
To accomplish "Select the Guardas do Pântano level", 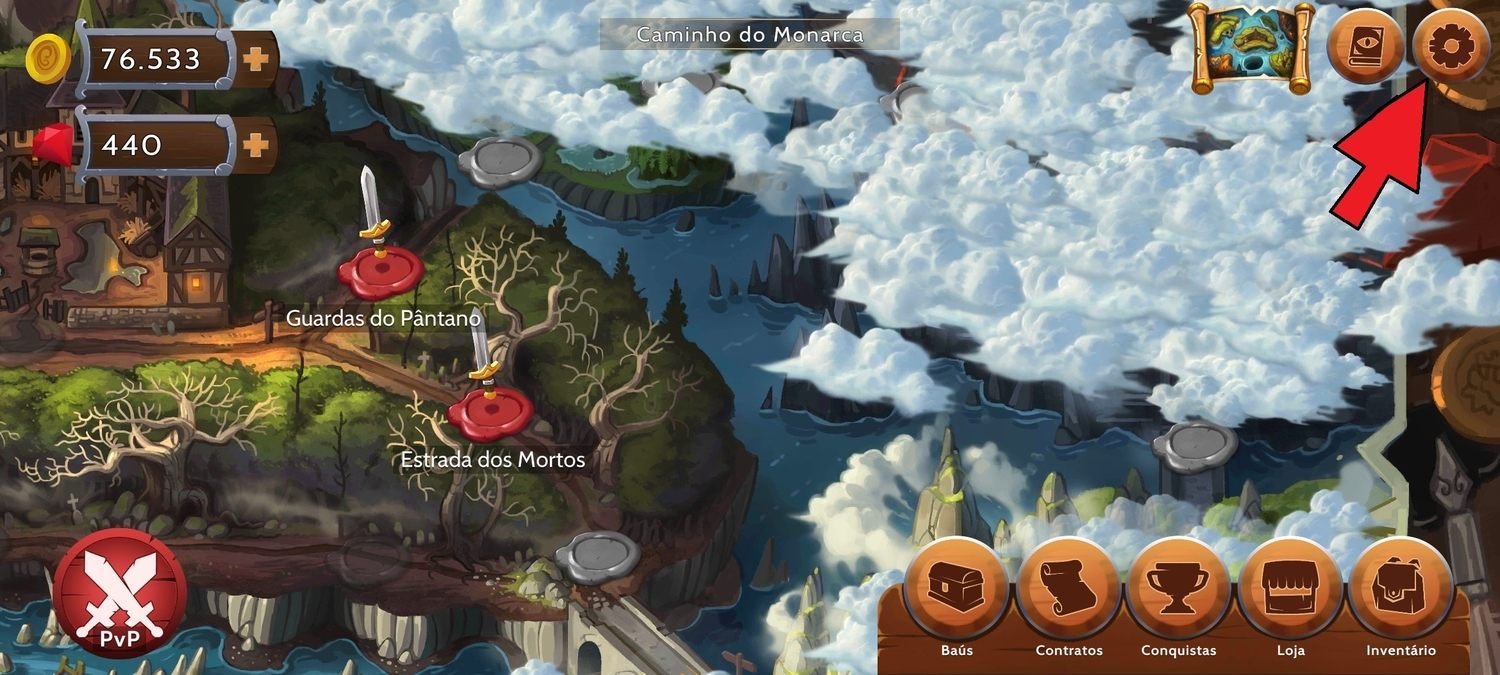I will 381,271.
